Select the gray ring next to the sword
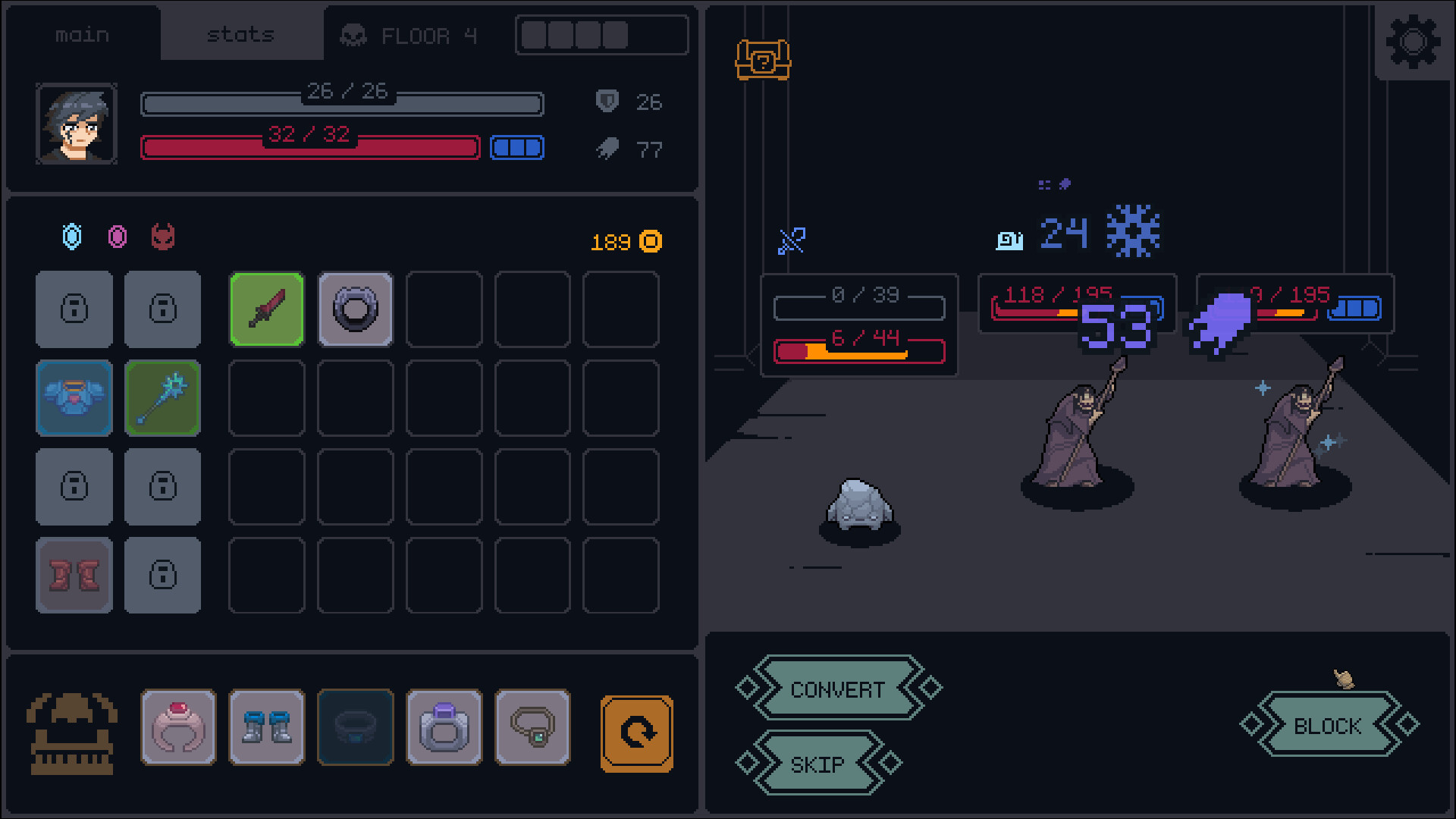This screenshot has width=1456, height=819. [x=355, y=309]
